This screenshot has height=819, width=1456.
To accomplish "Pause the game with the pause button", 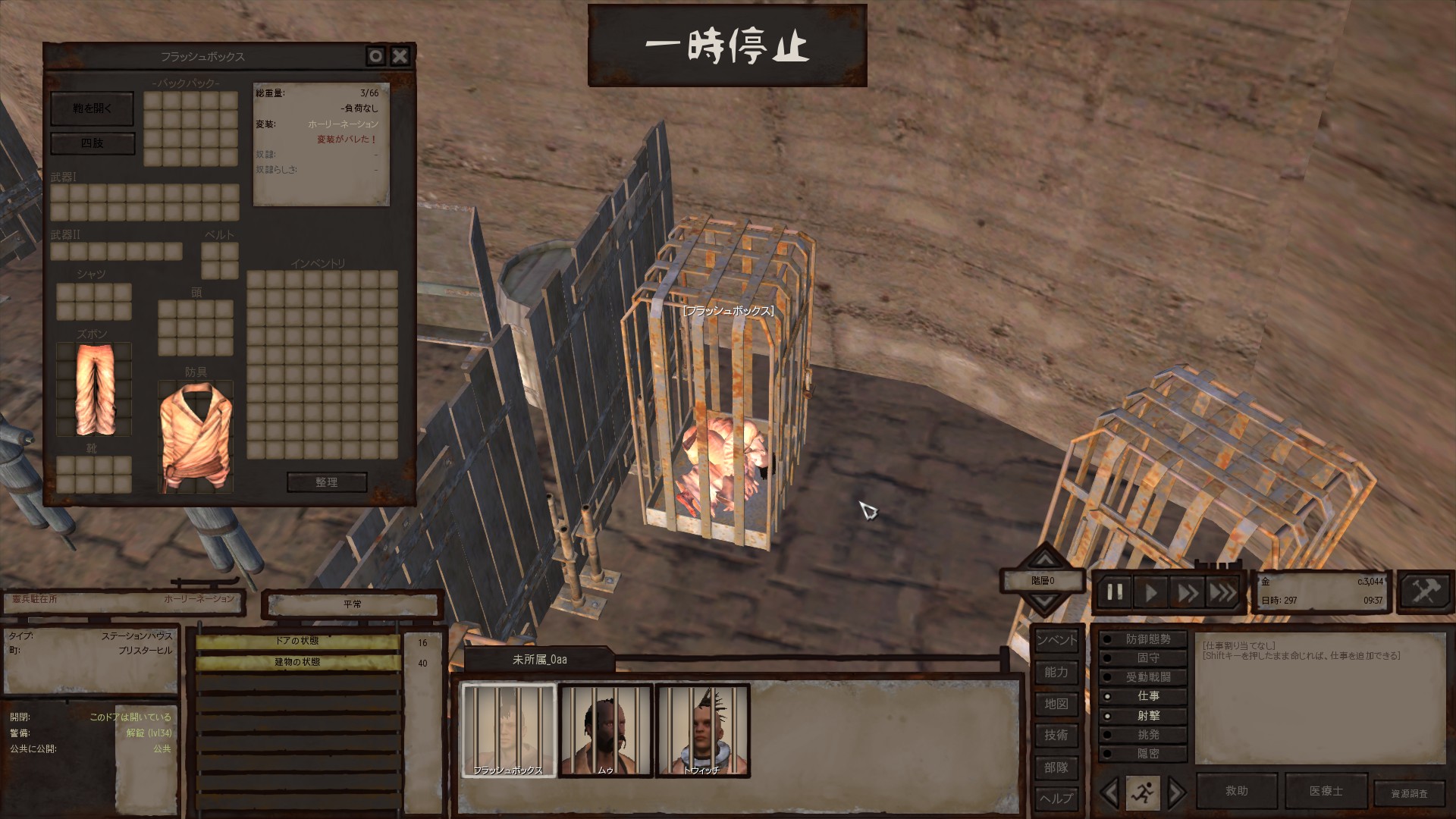I will point(1115,592).
